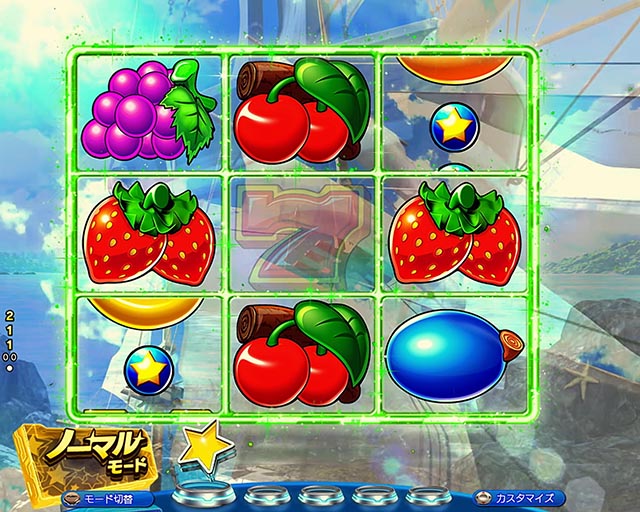Click the モード切替 mode switch button
The width and height of the screenshot is (640, 512).
point(103,497)
